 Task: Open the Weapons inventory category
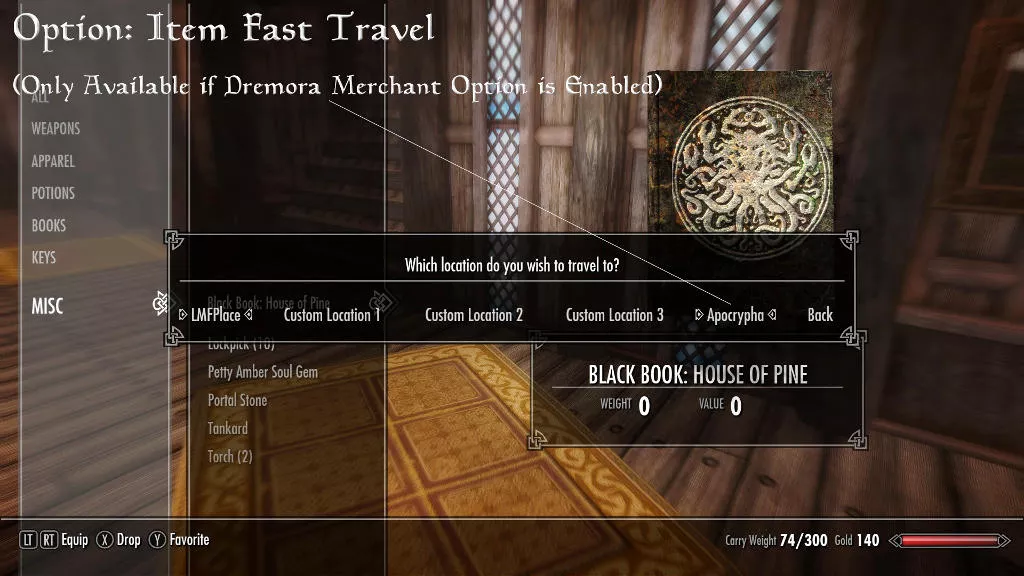(x=55, y=129)
